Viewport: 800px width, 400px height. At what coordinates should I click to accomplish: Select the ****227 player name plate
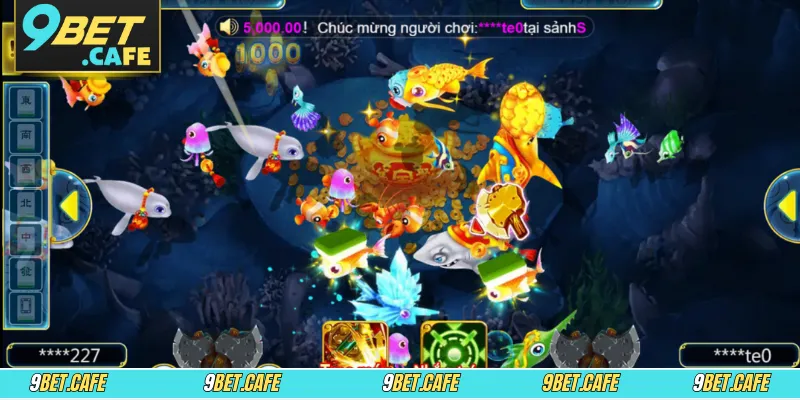67,355
